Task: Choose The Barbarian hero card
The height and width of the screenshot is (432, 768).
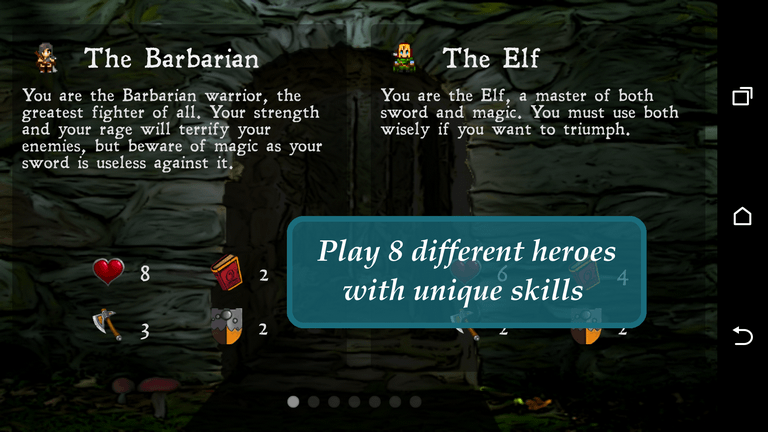Action: point(171,59)
